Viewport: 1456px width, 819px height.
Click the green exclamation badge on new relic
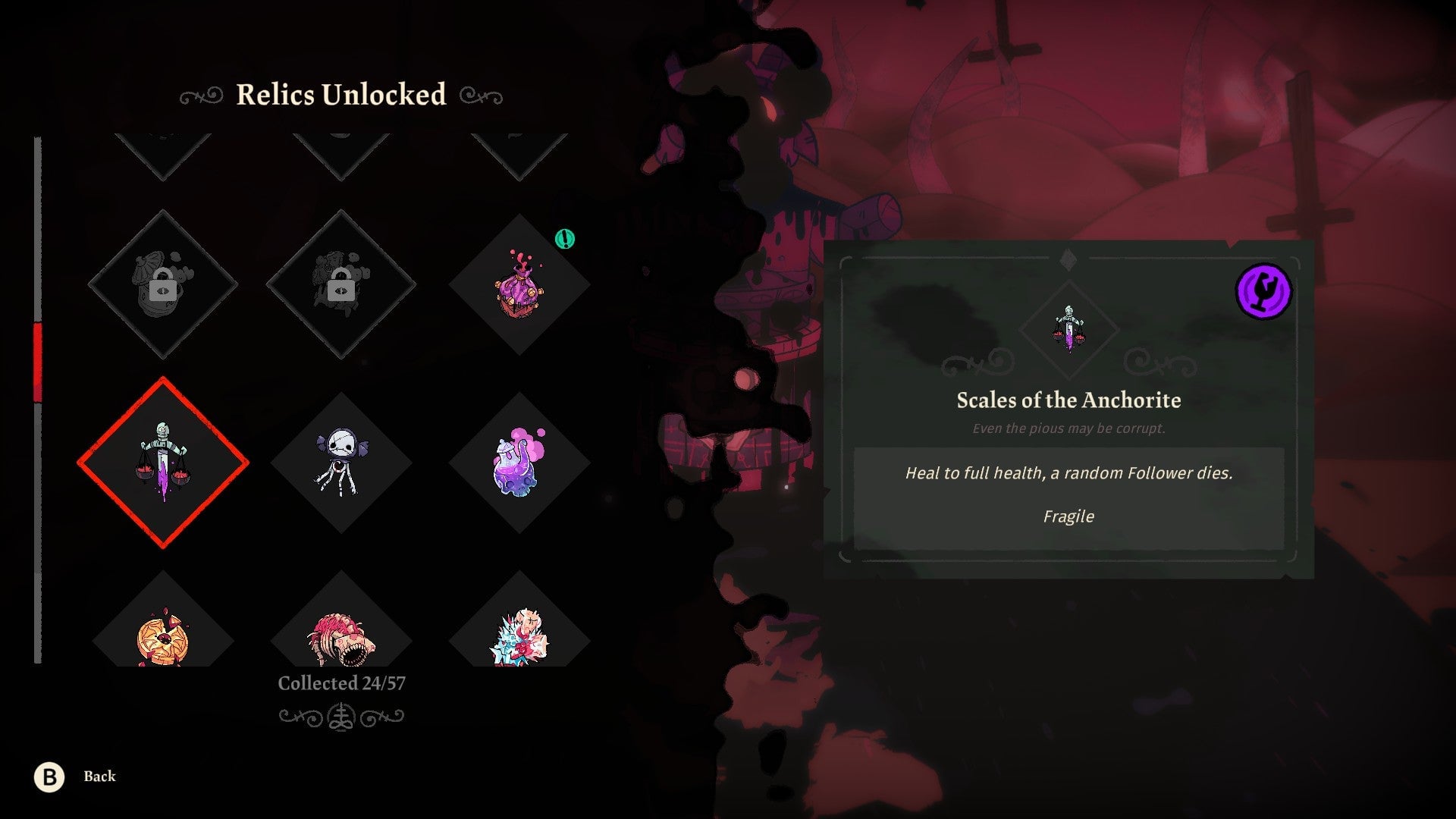click(x=566, y=236)
